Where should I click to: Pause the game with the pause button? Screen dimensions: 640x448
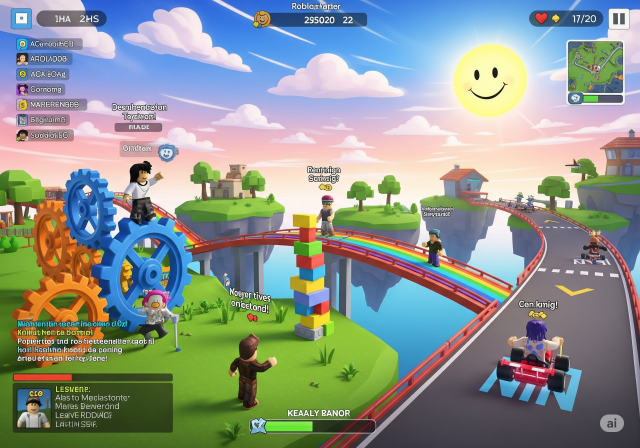[619, 18]
